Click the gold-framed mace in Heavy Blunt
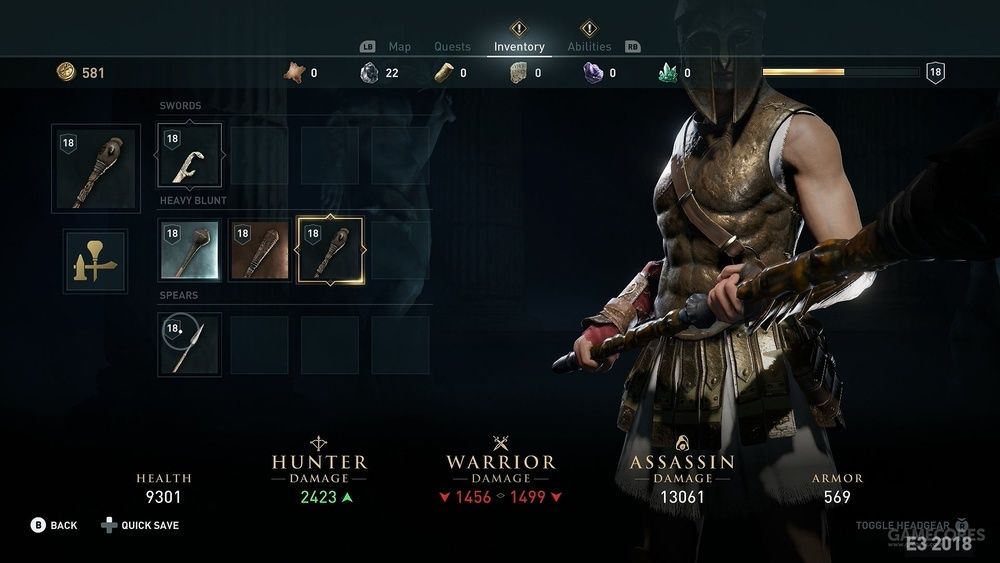Image resolution: width=1000 pixels, height=563 pixels. (x=330, y=250)
